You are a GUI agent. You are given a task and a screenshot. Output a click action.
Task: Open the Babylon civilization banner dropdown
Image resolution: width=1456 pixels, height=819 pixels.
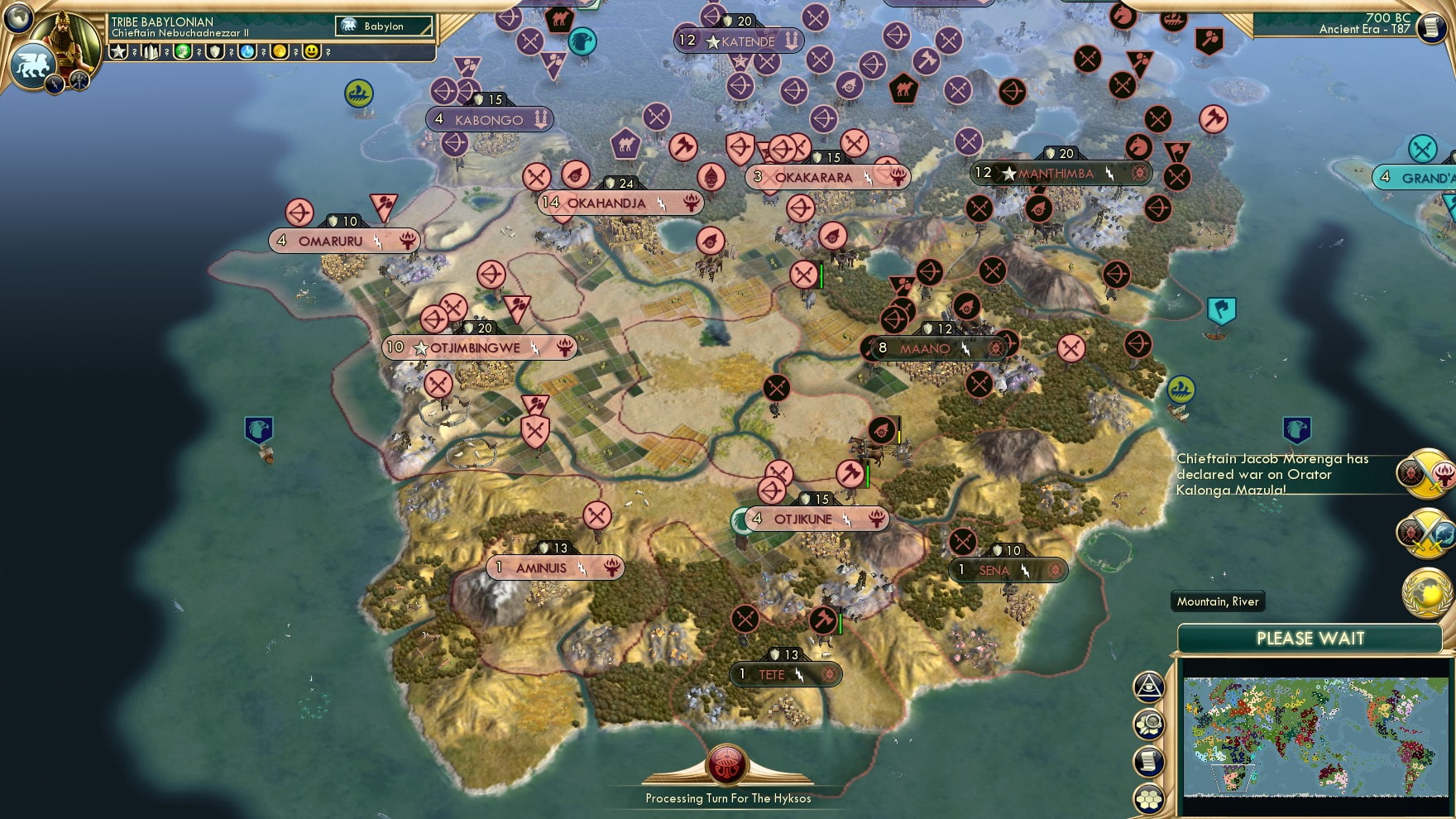point(382,26)
